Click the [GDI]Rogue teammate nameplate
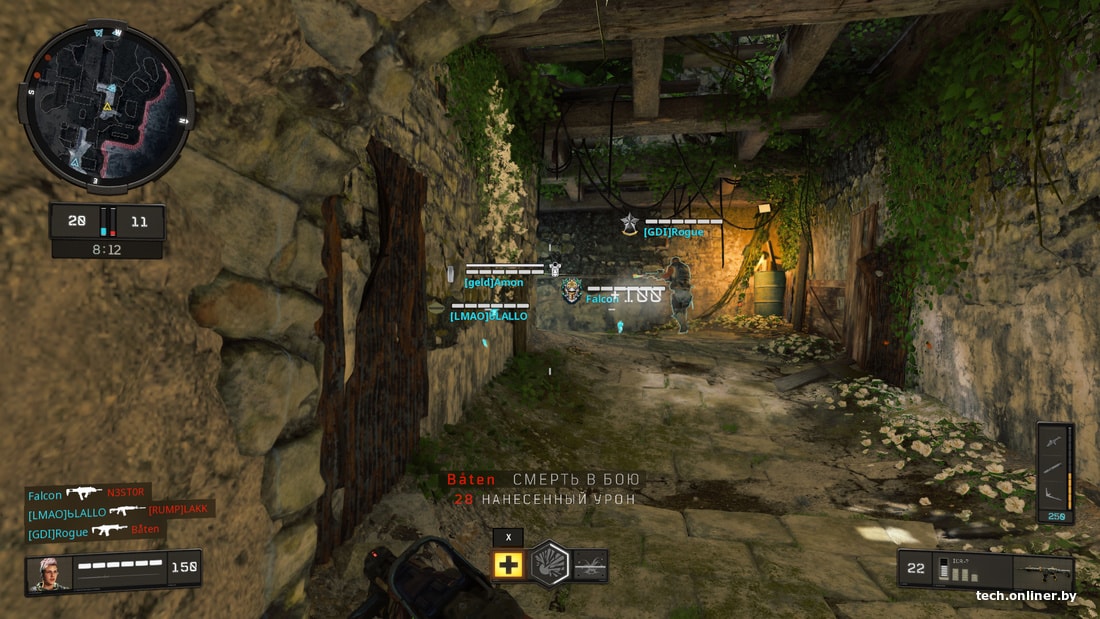The width and height of the screenshot is (1100, 619). pyautogui.click(x=673, y=232)
